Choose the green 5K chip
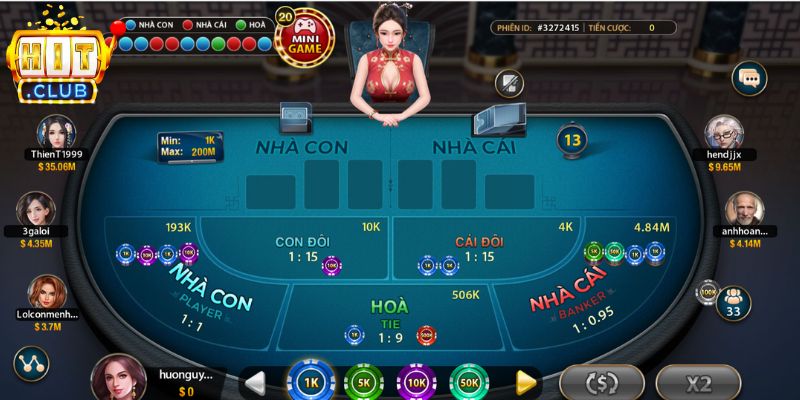The width and height of the screenshot is (800, 400). [x=363, y=381]
